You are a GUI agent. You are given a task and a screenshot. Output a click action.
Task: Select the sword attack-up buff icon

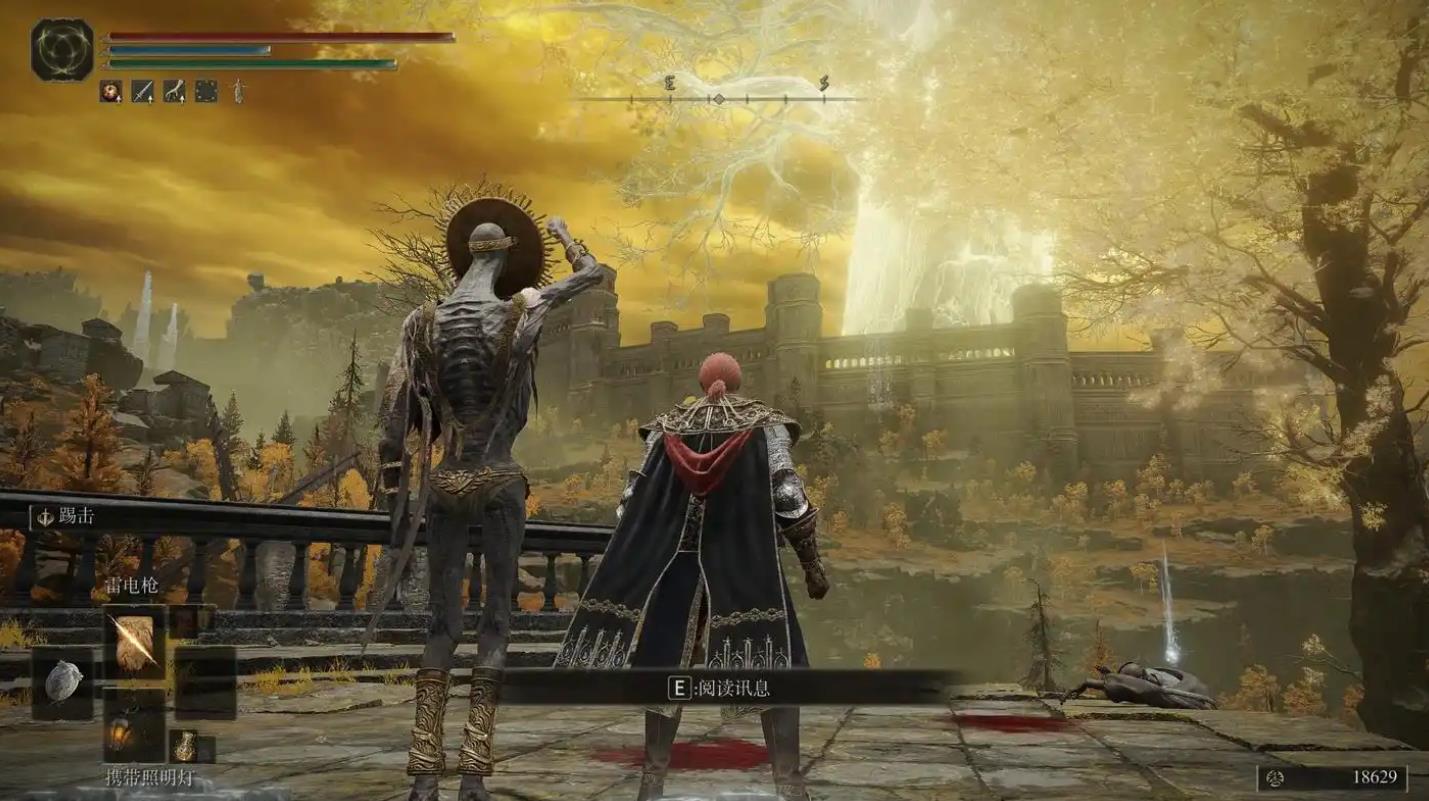click(143, 91)
